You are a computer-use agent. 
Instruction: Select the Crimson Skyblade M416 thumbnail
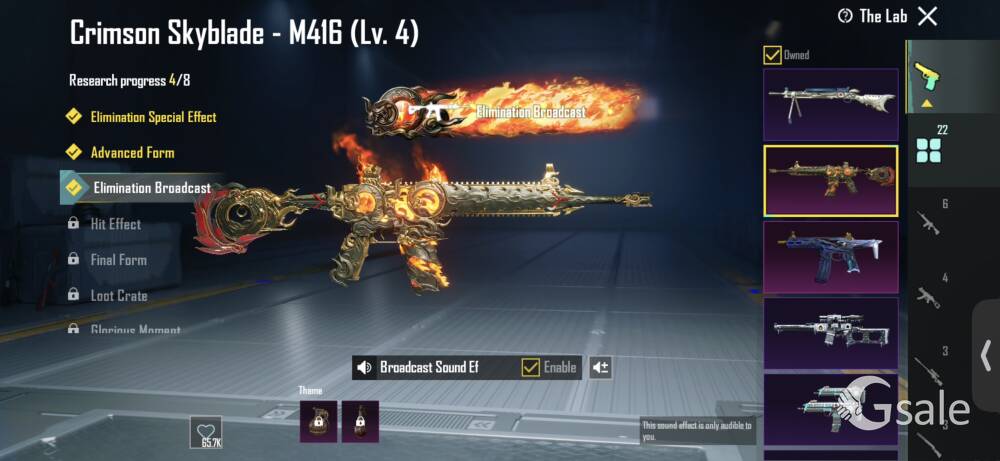pyautogui.click(x=830, y=181)
